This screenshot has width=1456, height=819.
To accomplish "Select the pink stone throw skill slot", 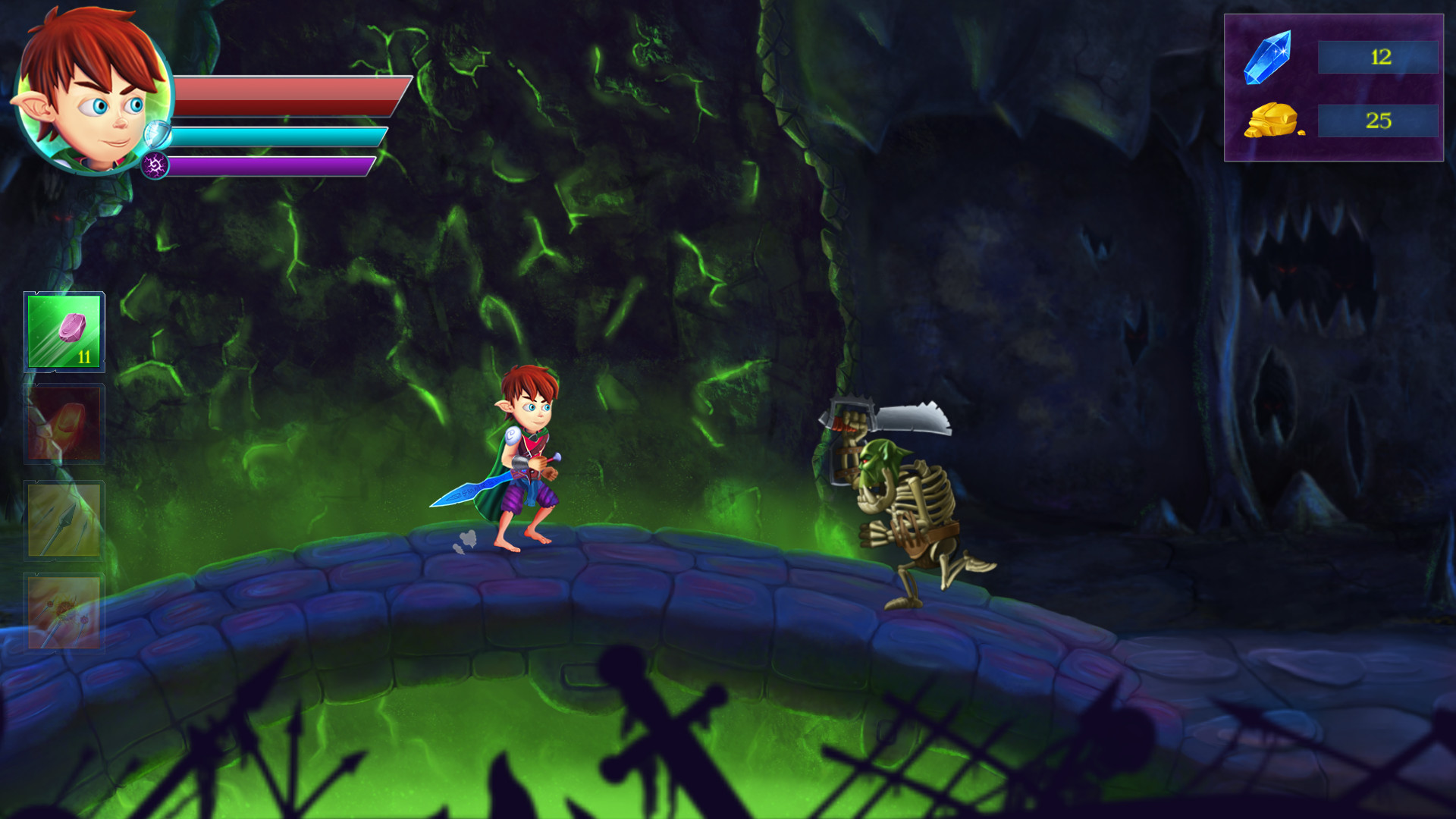I will [x=64, y=332].
